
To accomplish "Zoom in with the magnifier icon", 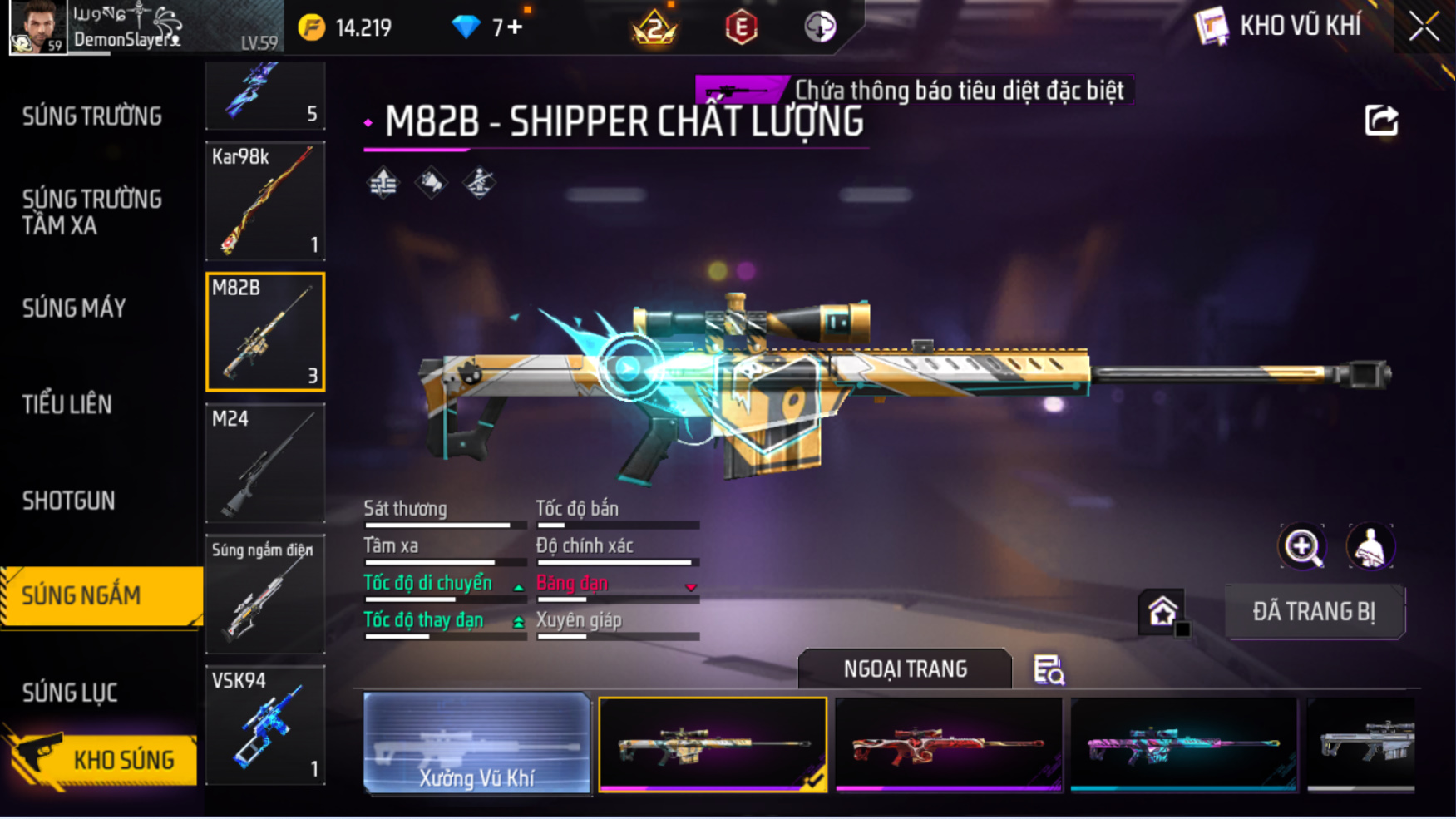I will [1302, 547].
